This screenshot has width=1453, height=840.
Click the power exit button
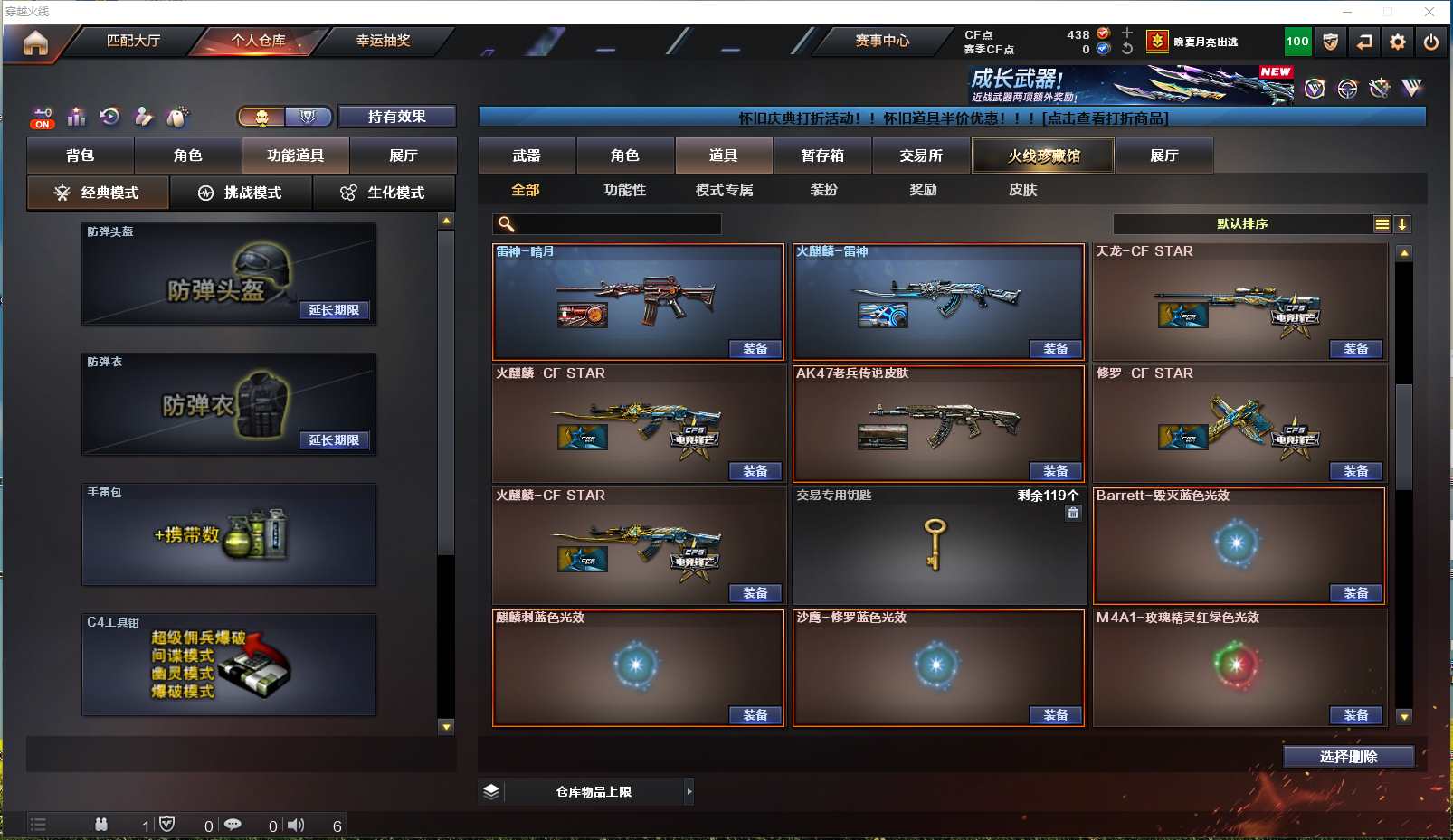click(1431, 42)
